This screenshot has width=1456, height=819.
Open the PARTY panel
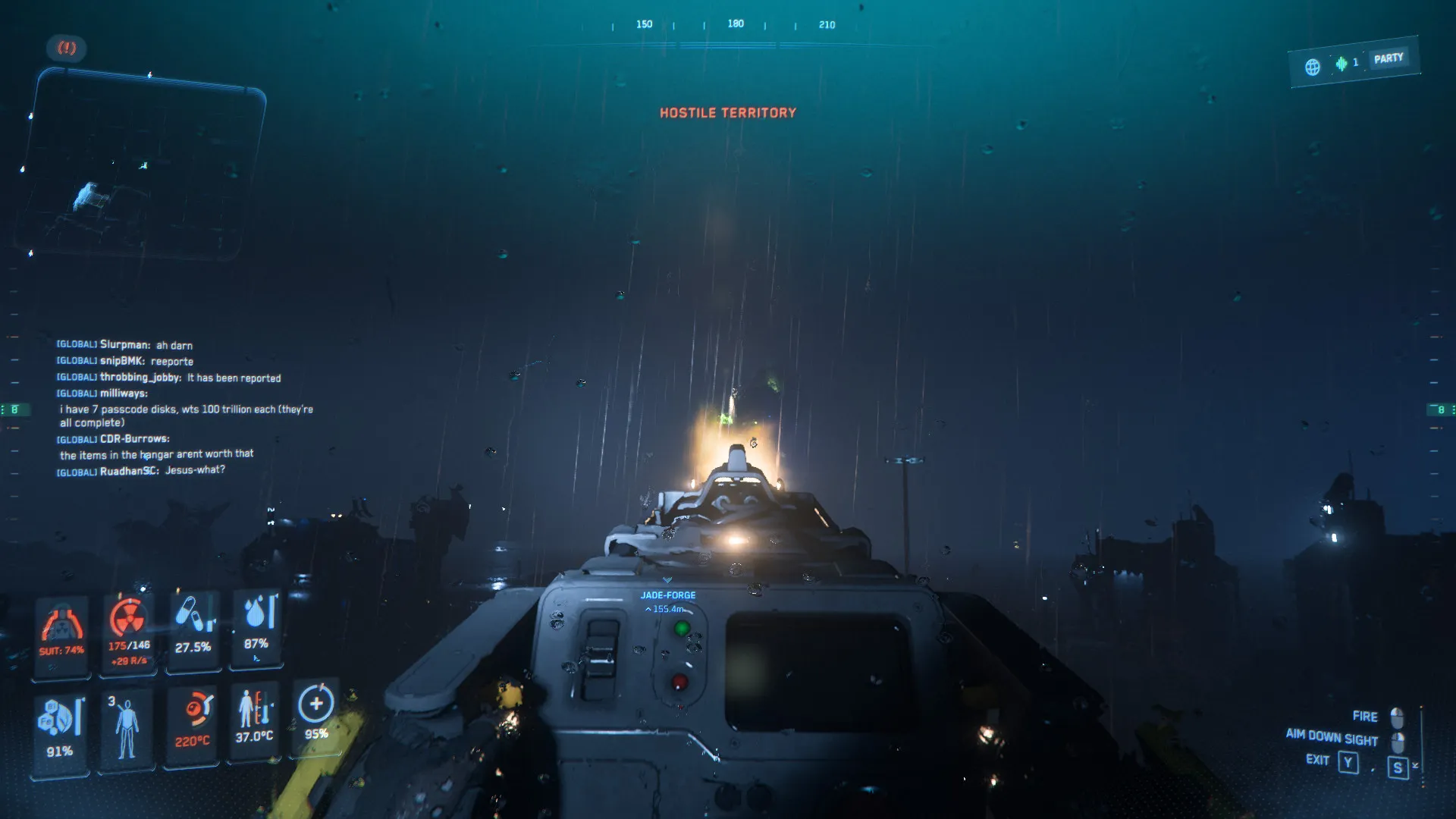1389,58
